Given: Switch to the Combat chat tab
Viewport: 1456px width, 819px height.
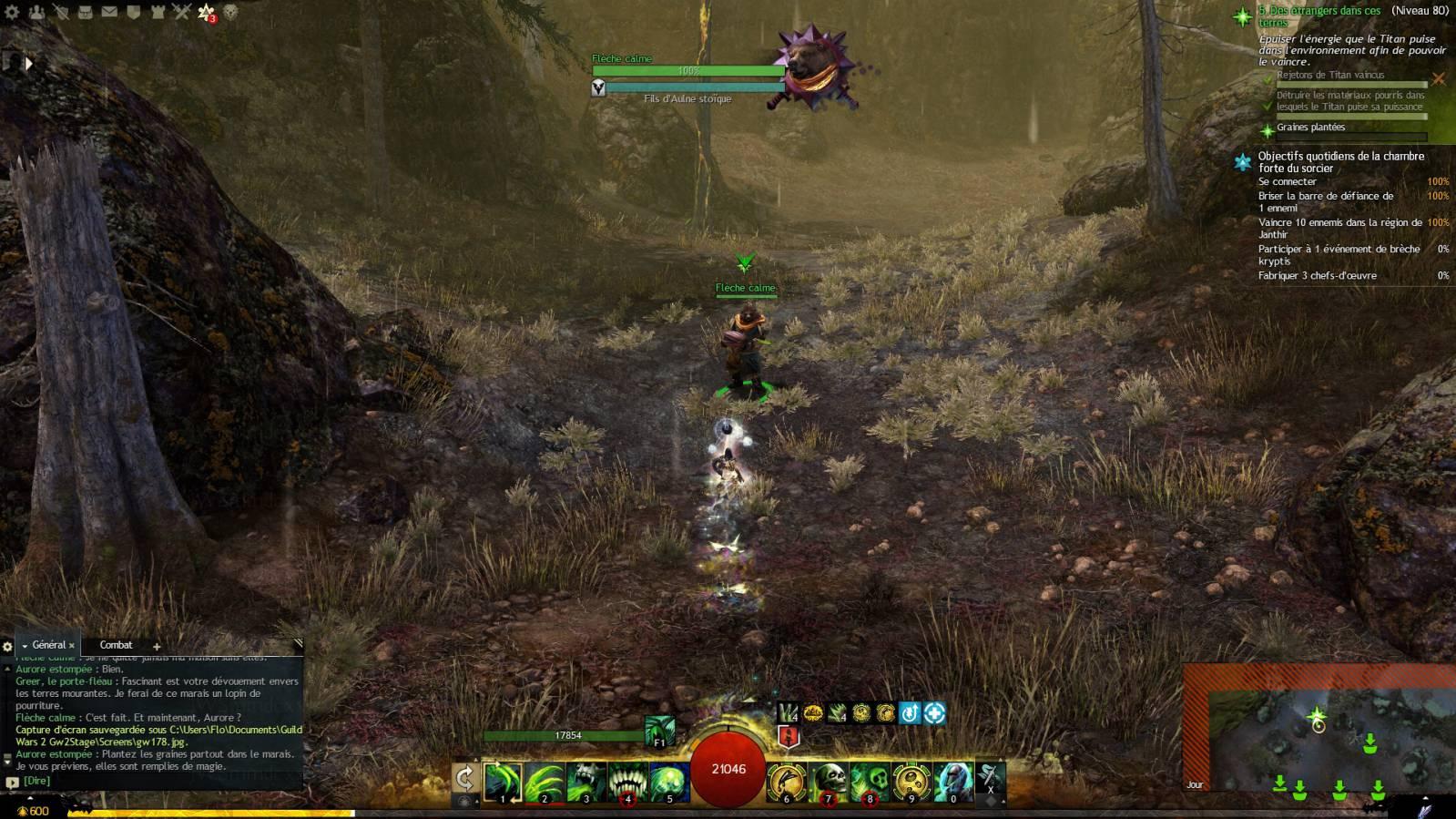Looking at the screenshot, I should point(116,645).
